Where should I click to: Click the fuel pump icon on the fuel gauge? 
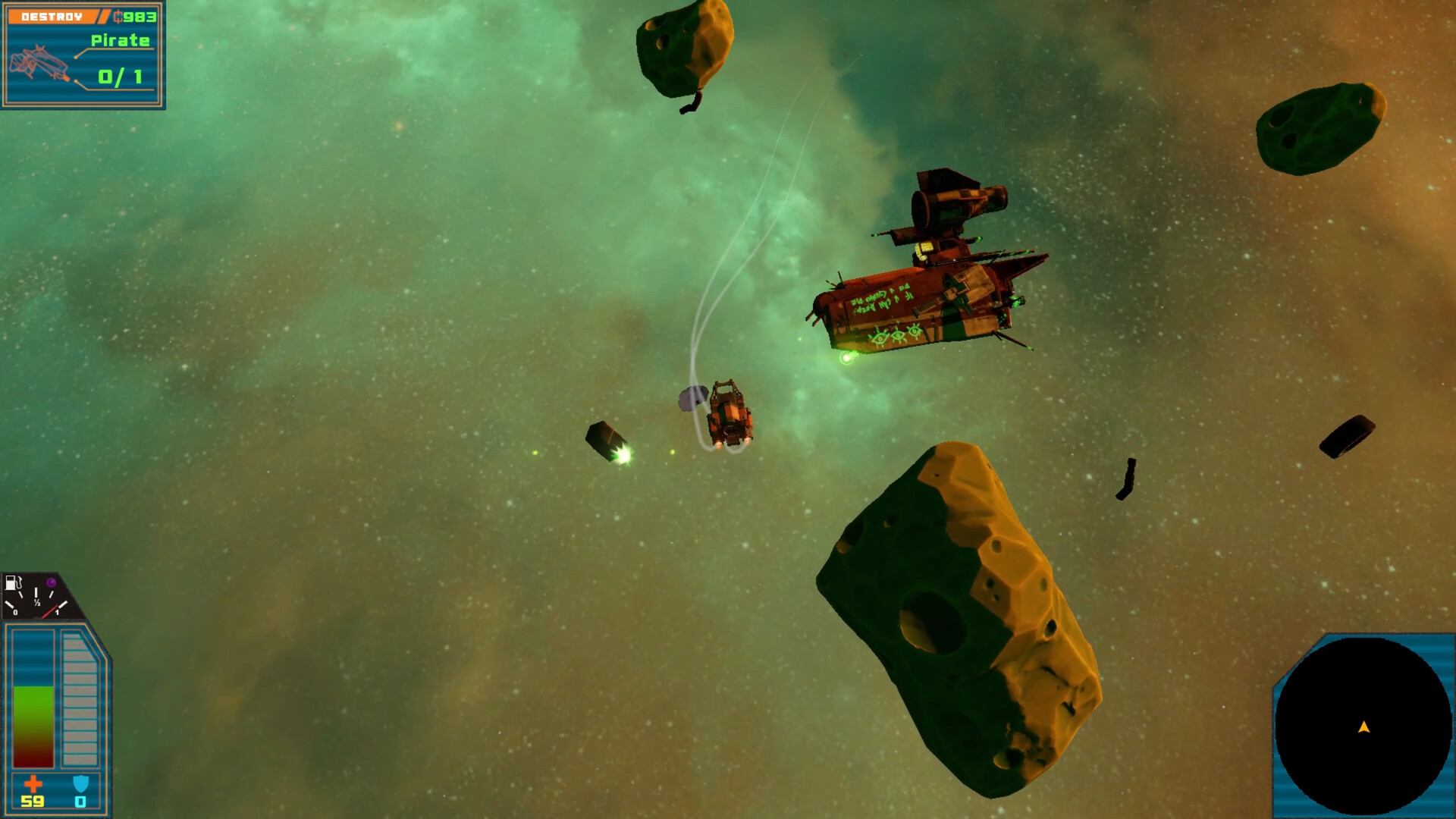point(11,582)
